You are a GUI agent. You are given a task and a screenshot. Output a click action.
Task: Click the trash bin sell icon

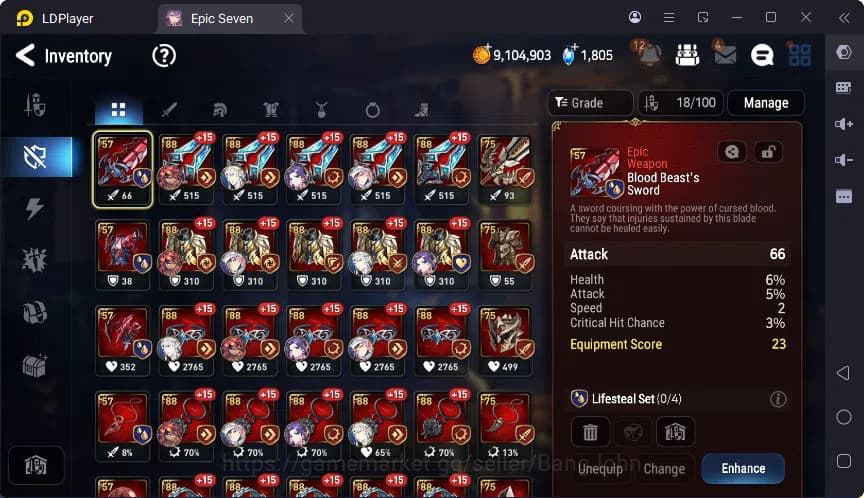coord(590,432)
